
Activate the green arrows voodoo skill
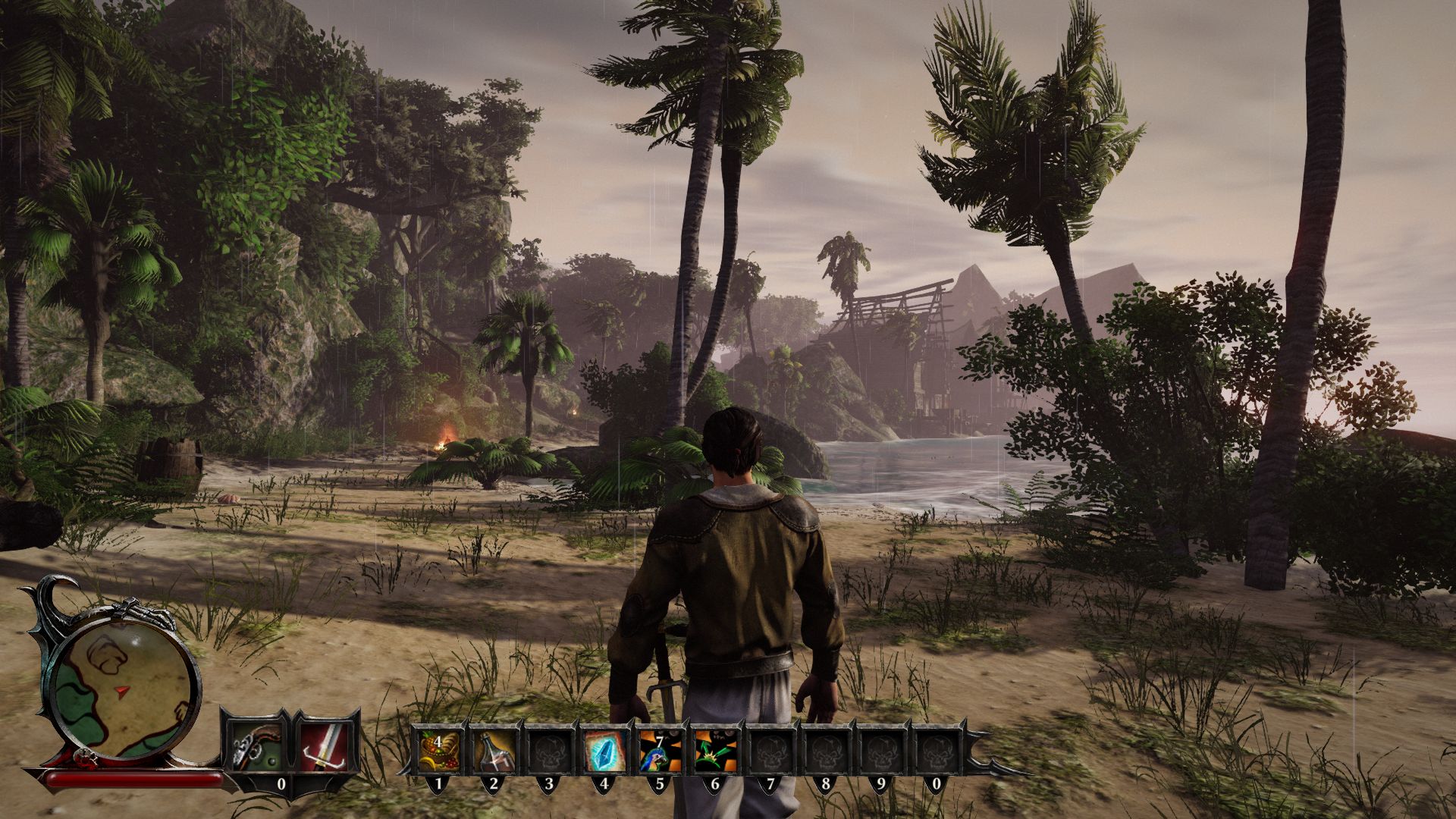pyautogui.click(x=715, y=751)
